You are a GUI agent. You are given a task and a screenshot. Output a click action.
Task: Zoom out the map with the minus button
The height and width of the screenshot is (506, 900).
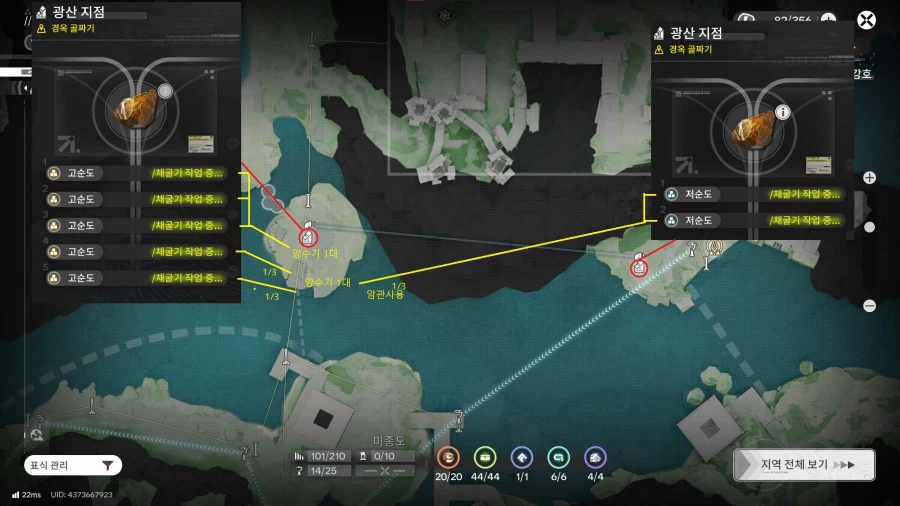tap(869, 306)
